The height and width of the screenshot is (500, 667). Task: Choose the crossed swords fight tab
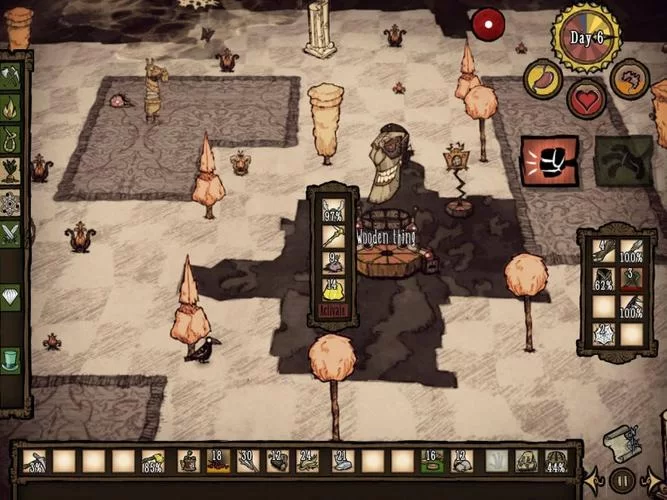[10, 234]
